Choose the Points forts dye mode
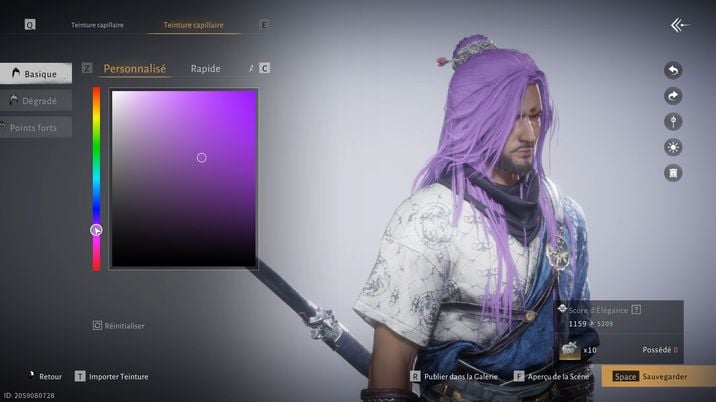The width and height of the screenshot is (716, 402). tap(36, 128)
